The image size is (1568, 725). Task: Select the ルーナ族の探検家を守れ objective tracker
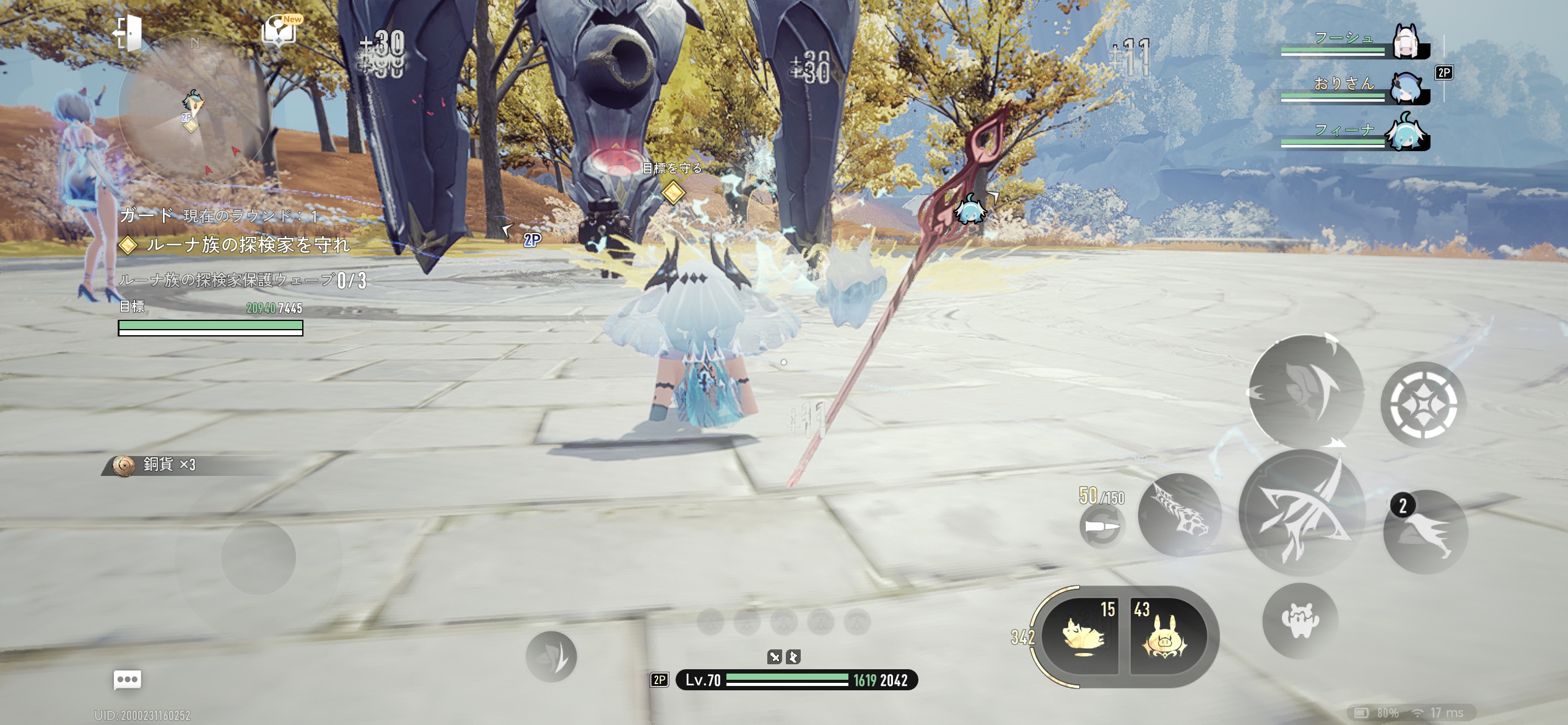(x=246, y=245)
